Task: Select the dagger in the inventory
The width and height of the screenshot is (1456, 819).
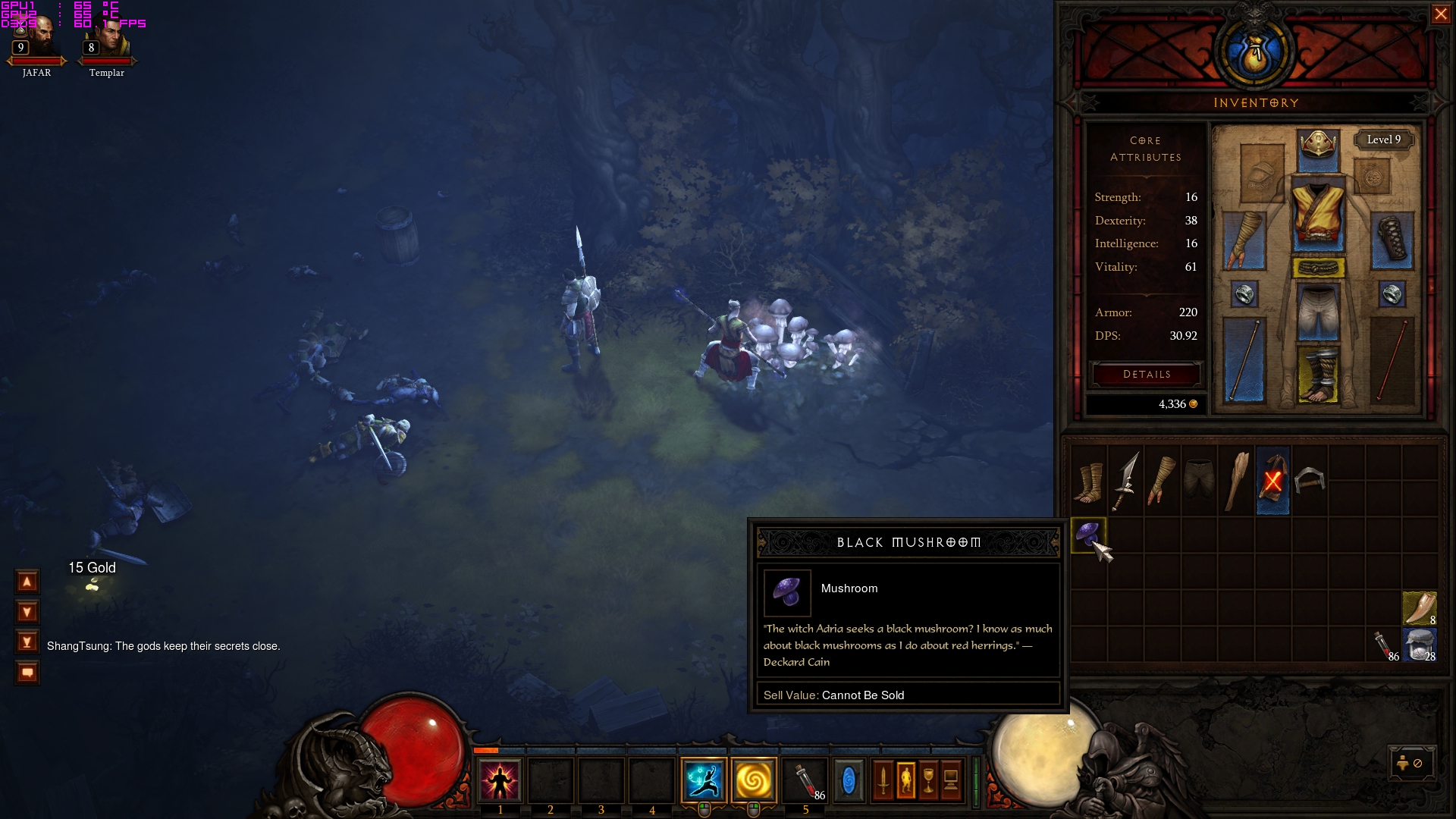Action: pyautogui.click(x=1125, y=481)
